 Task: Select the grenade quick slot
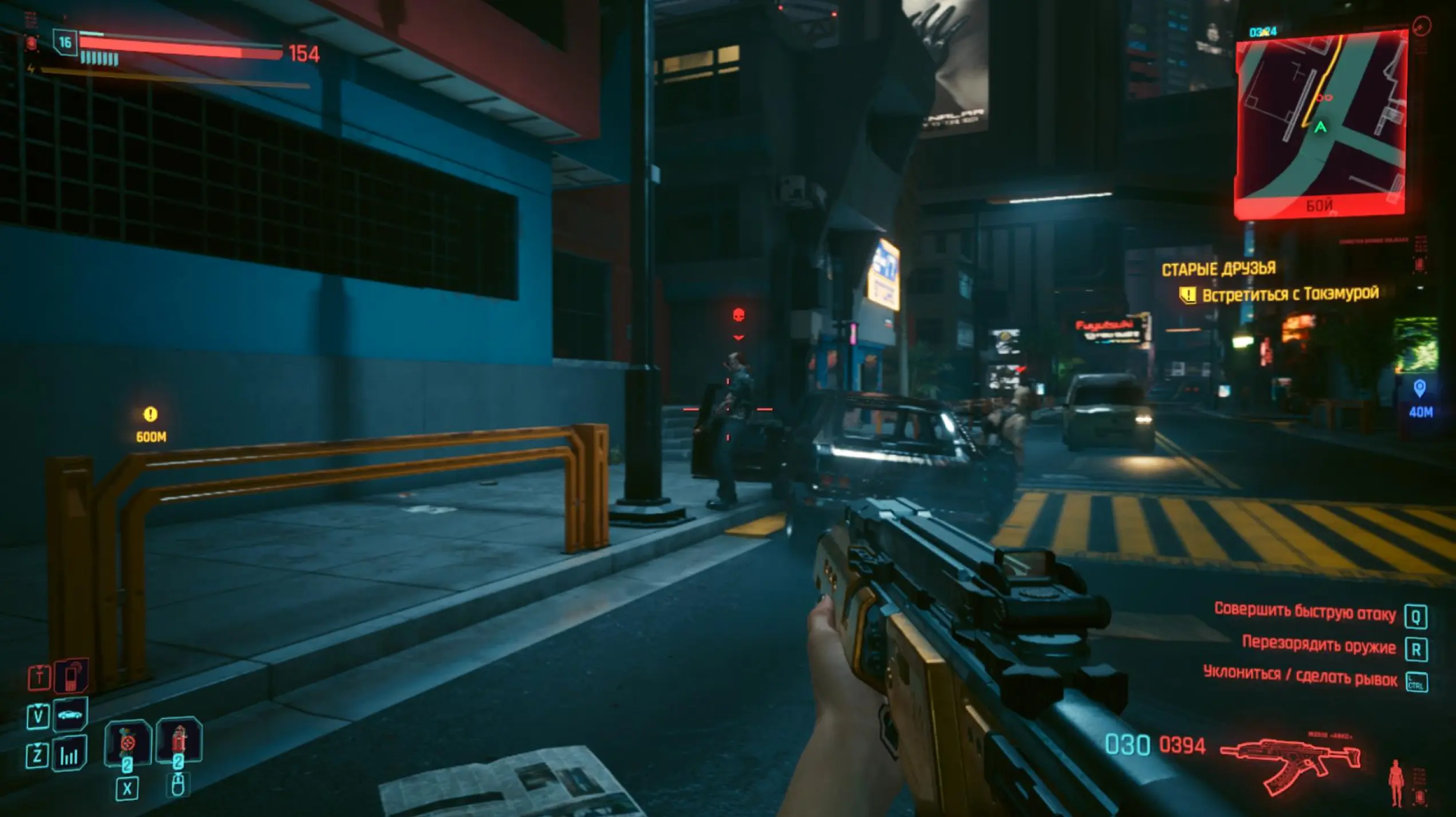pos(128,743)
